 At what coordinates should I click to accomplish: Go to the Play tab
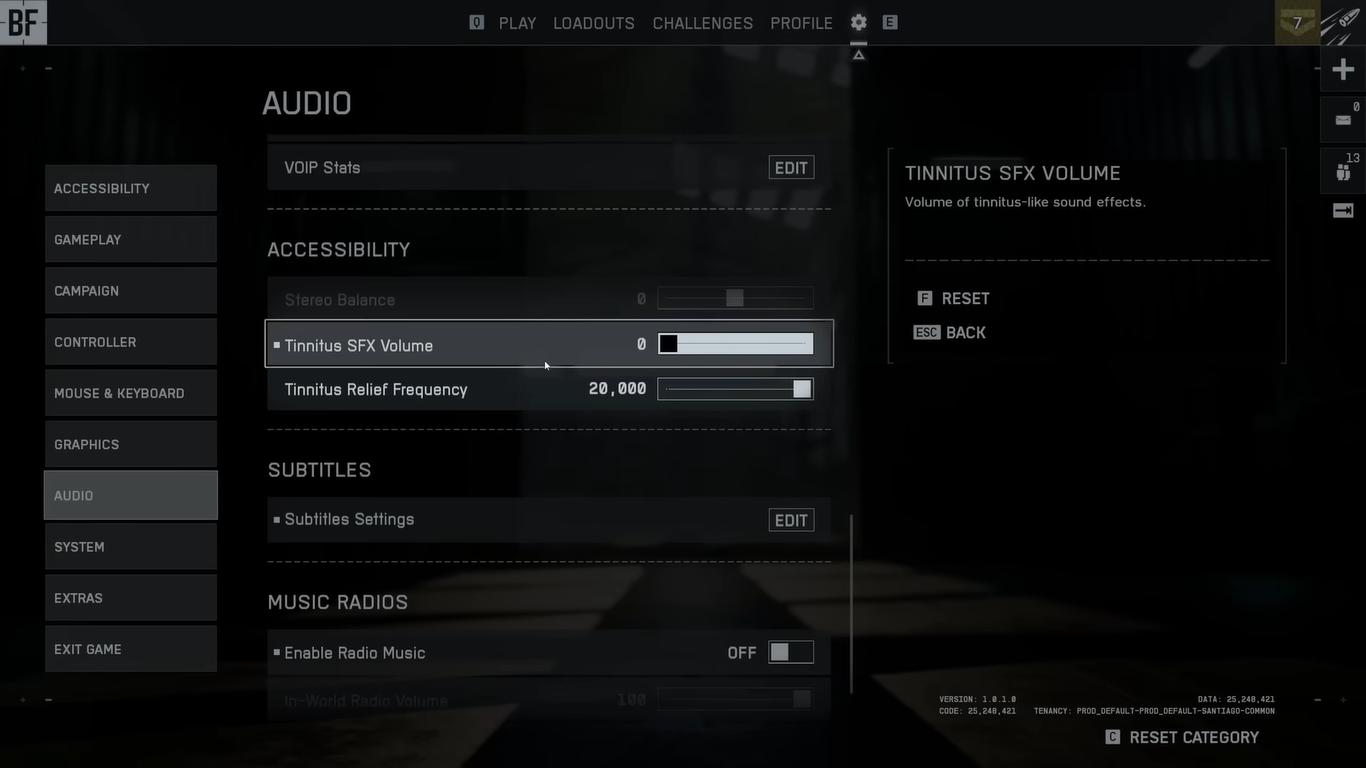517,23
